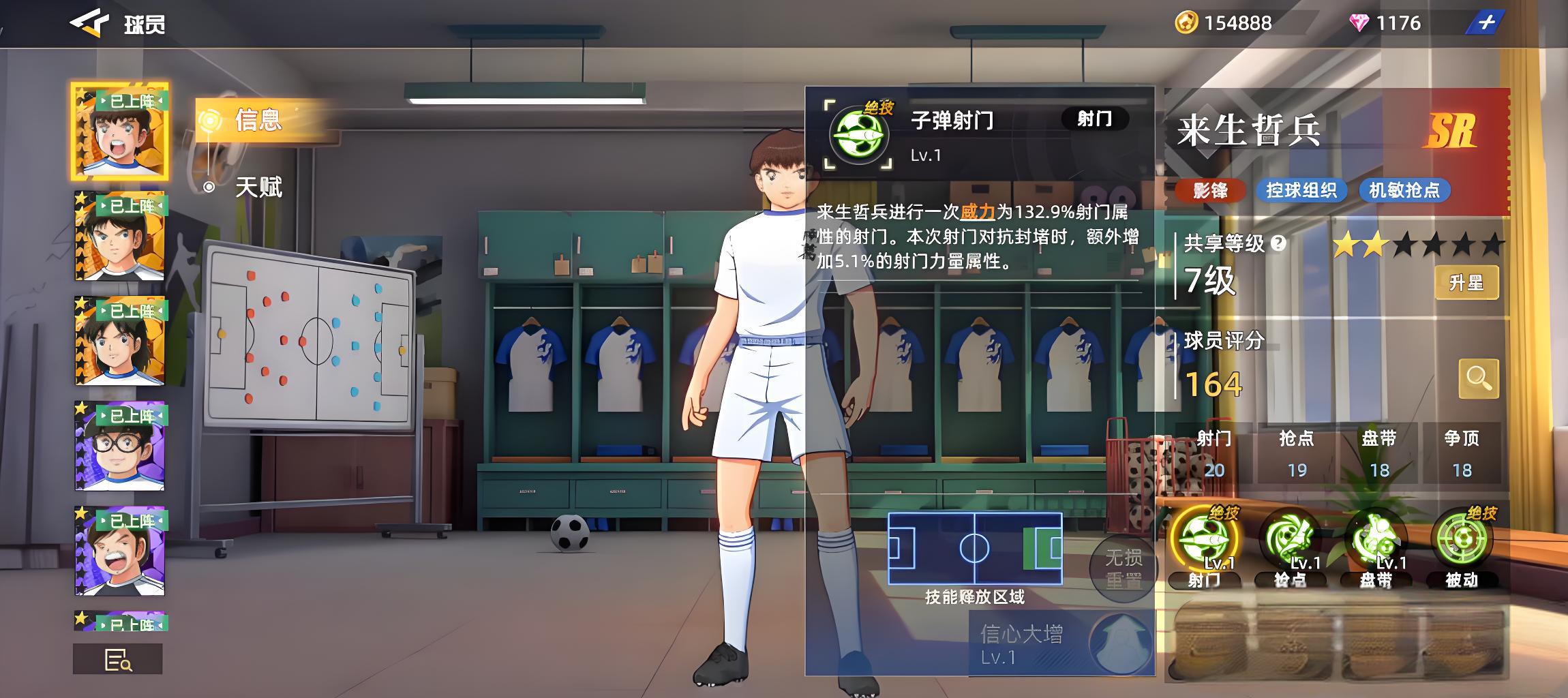Tap the 控球组织 trait tag

[x=1301, y=190]
